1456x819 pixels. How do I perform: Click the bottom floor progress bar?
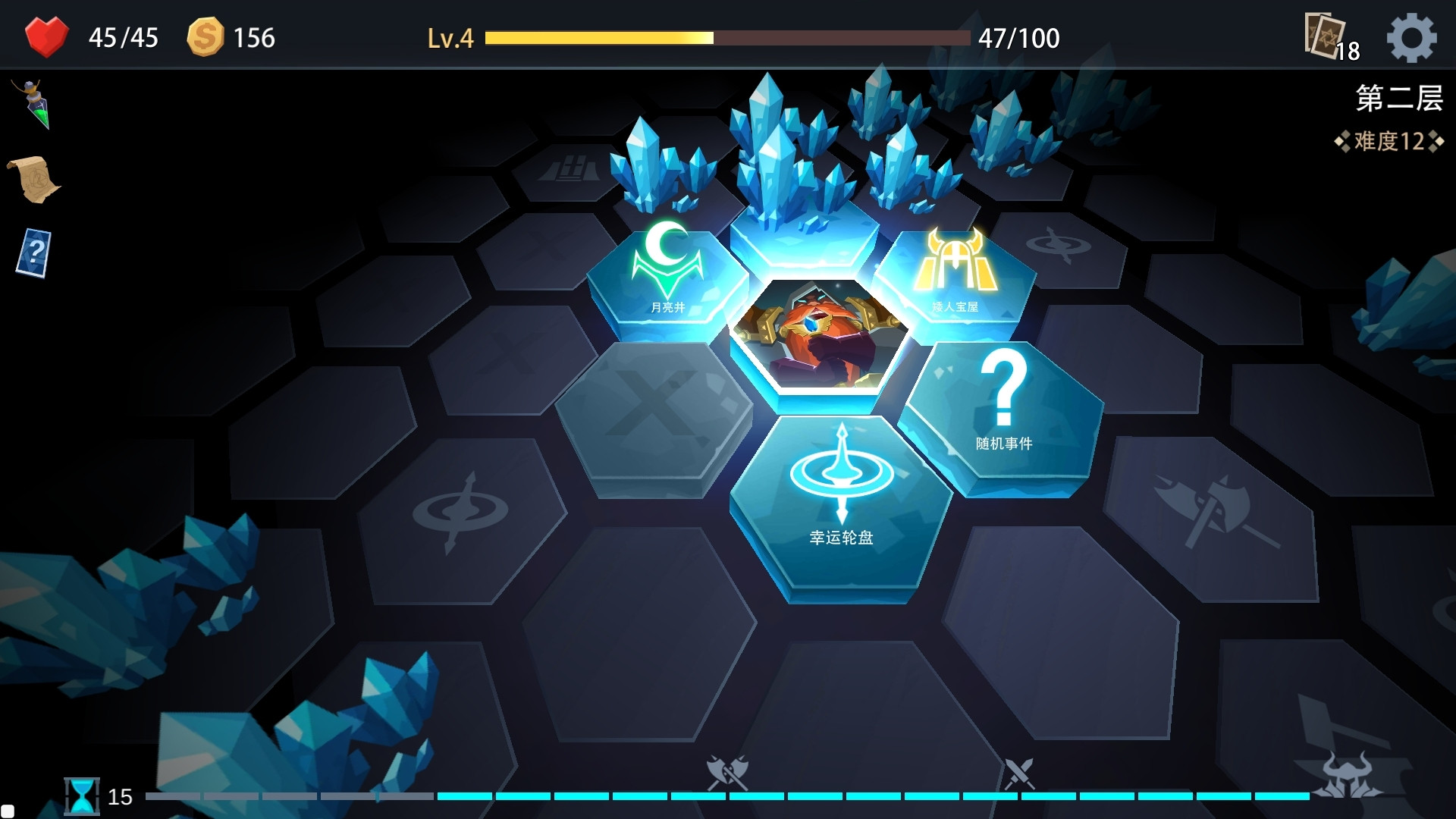(728, 797)
